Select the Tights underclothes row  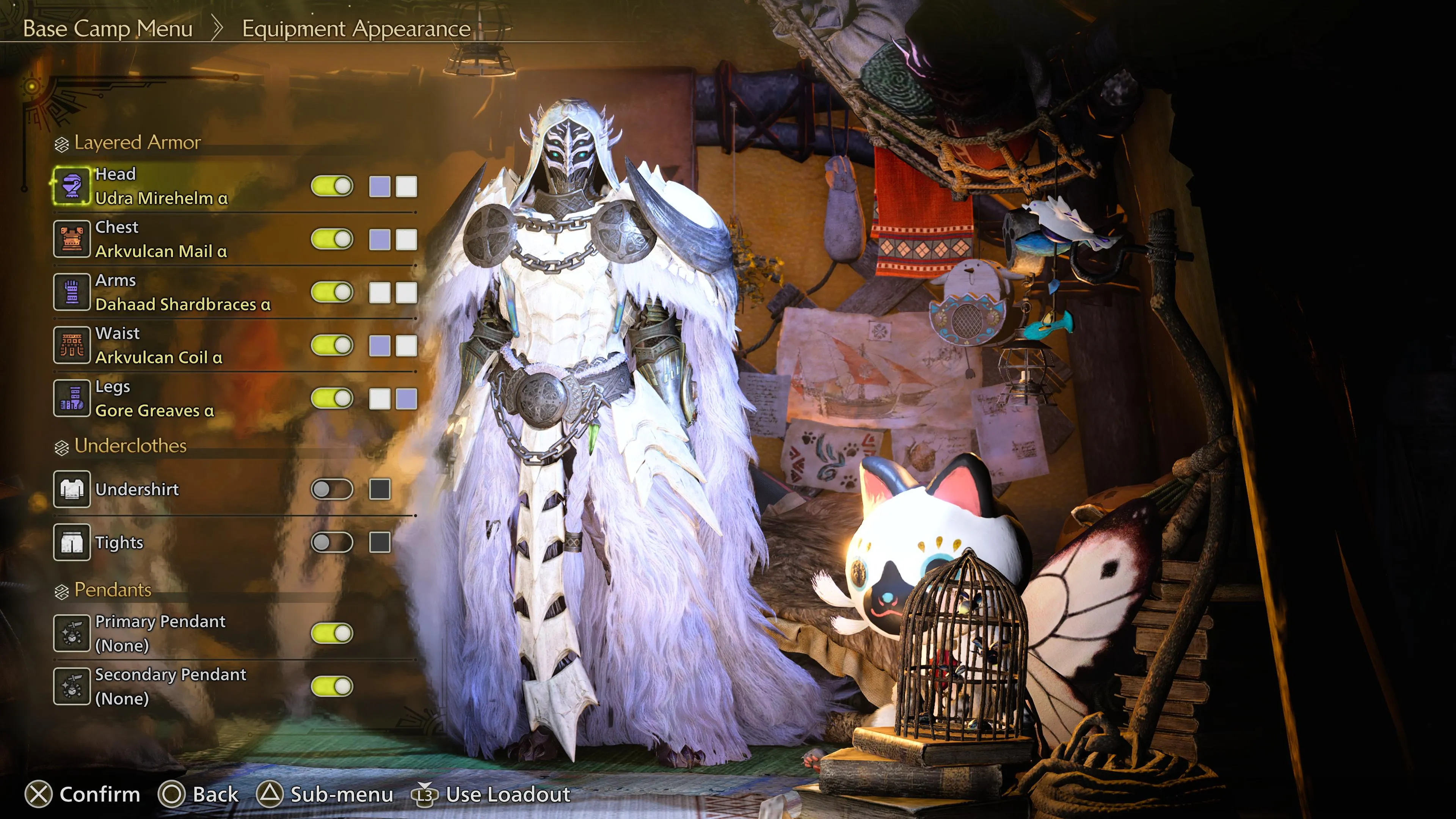tap(119, 543)
